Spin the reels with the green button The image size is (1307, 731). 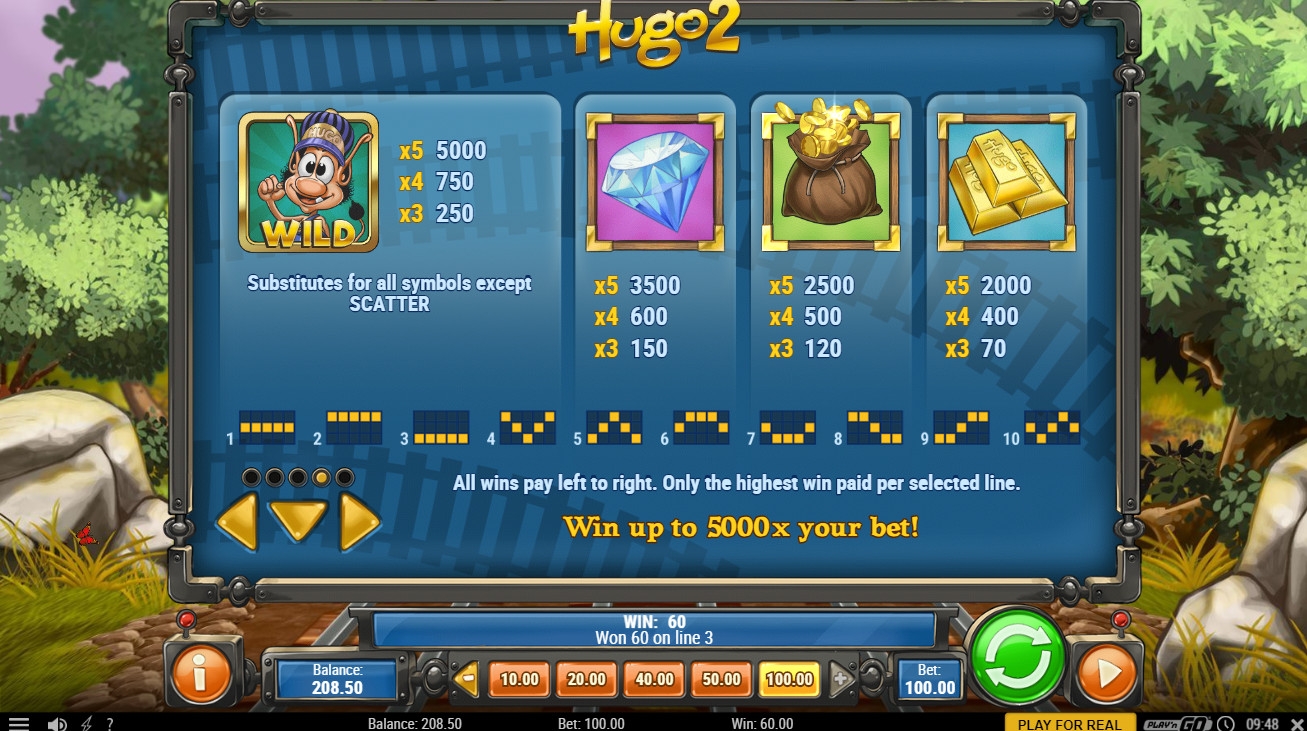tap(1018, 657)
